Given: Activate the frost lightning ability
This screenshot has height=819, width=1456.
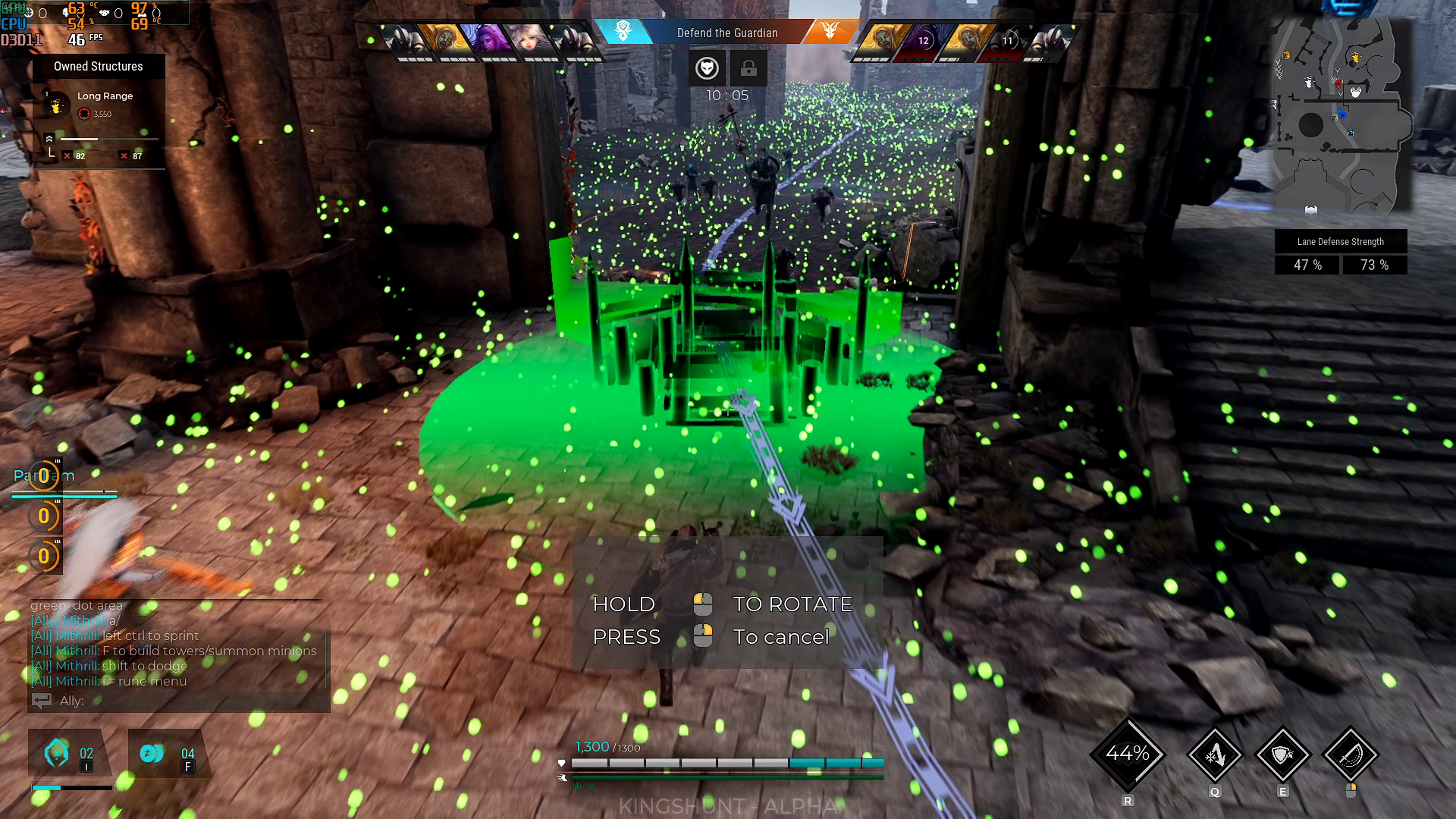Looking at the screenshot, I should point(1214,755).
